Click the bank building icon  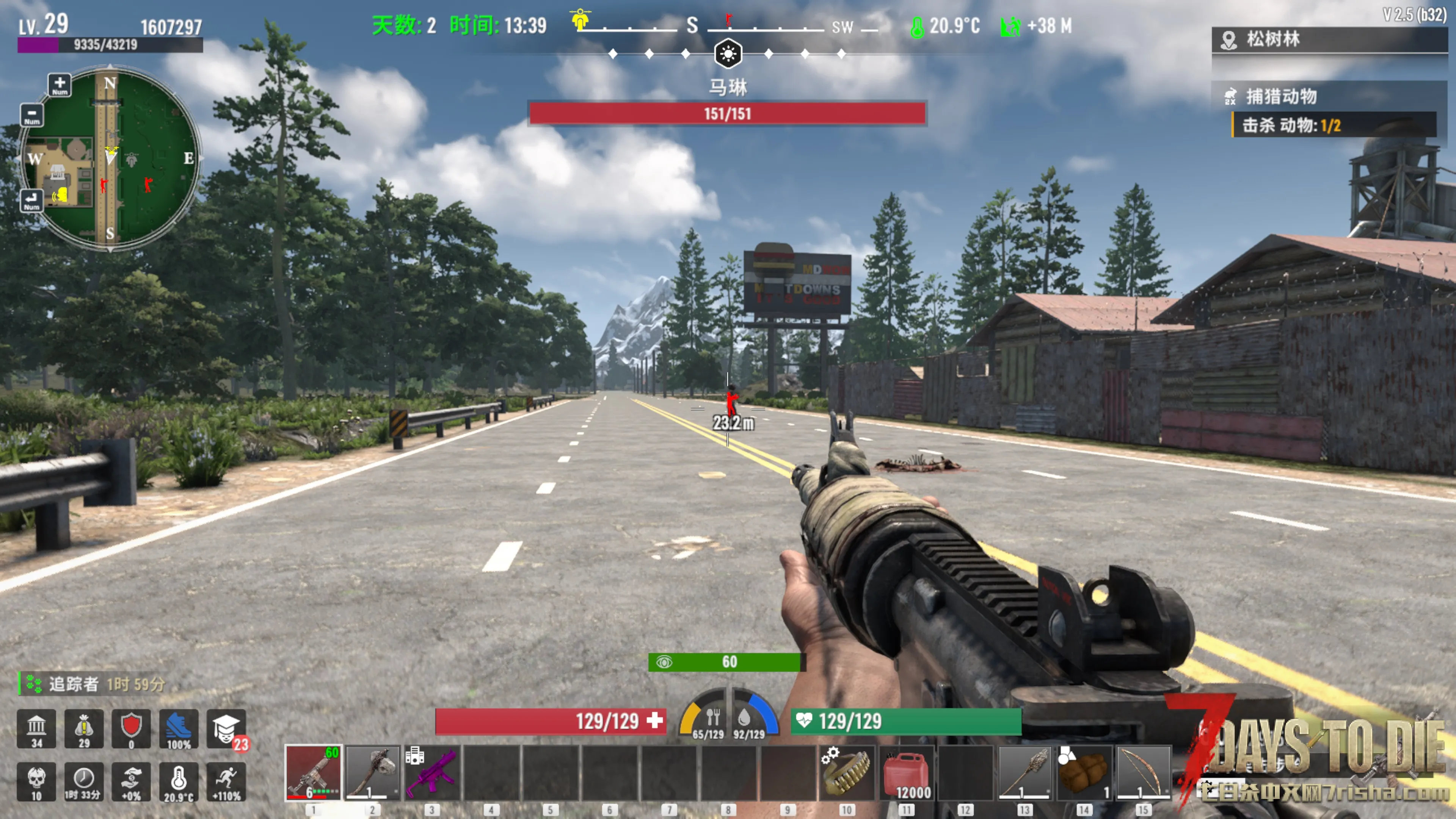click(x=36, y=728)
